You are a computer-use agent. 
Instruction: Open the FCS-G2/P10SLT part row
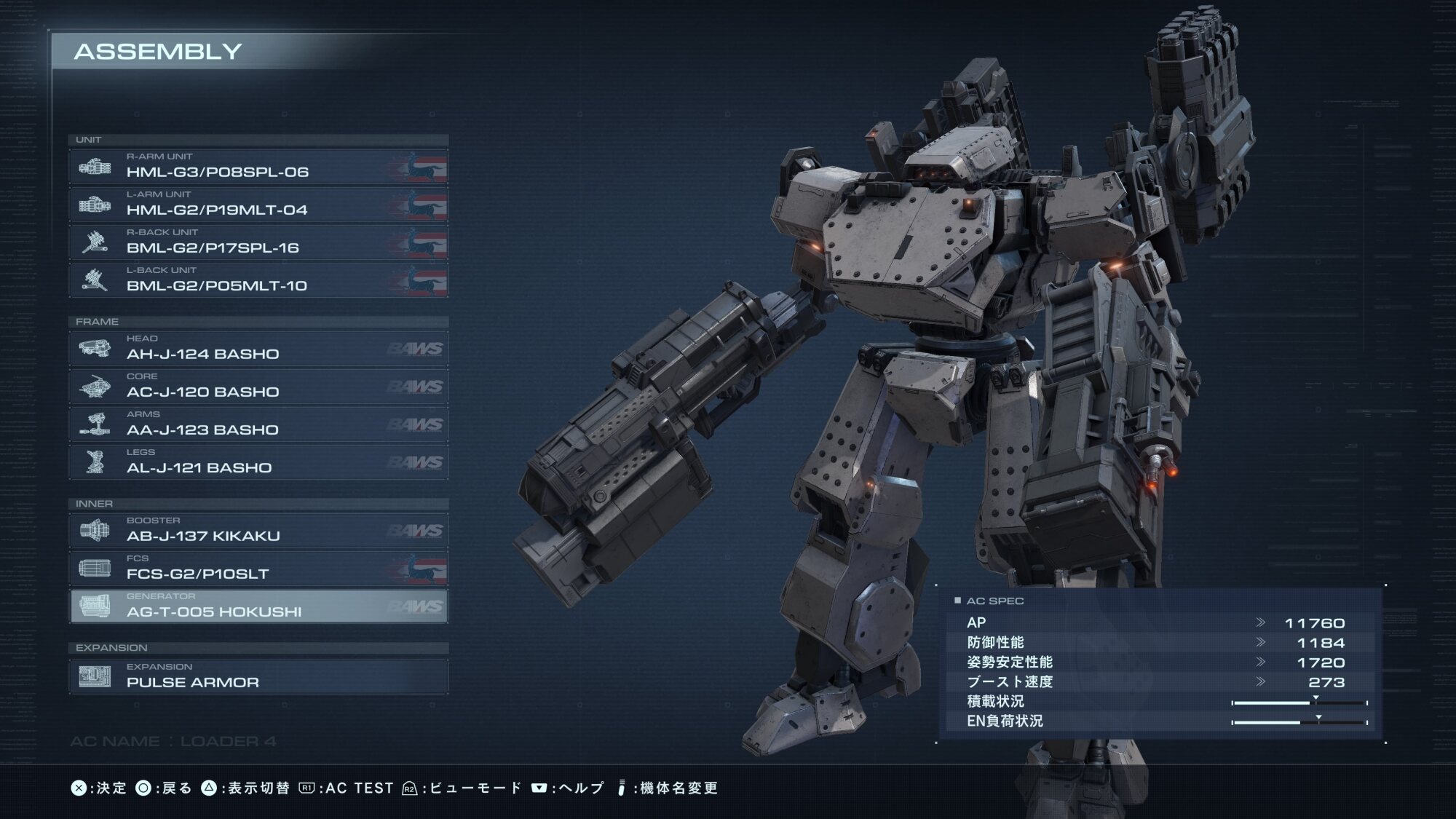click(258, 568)
